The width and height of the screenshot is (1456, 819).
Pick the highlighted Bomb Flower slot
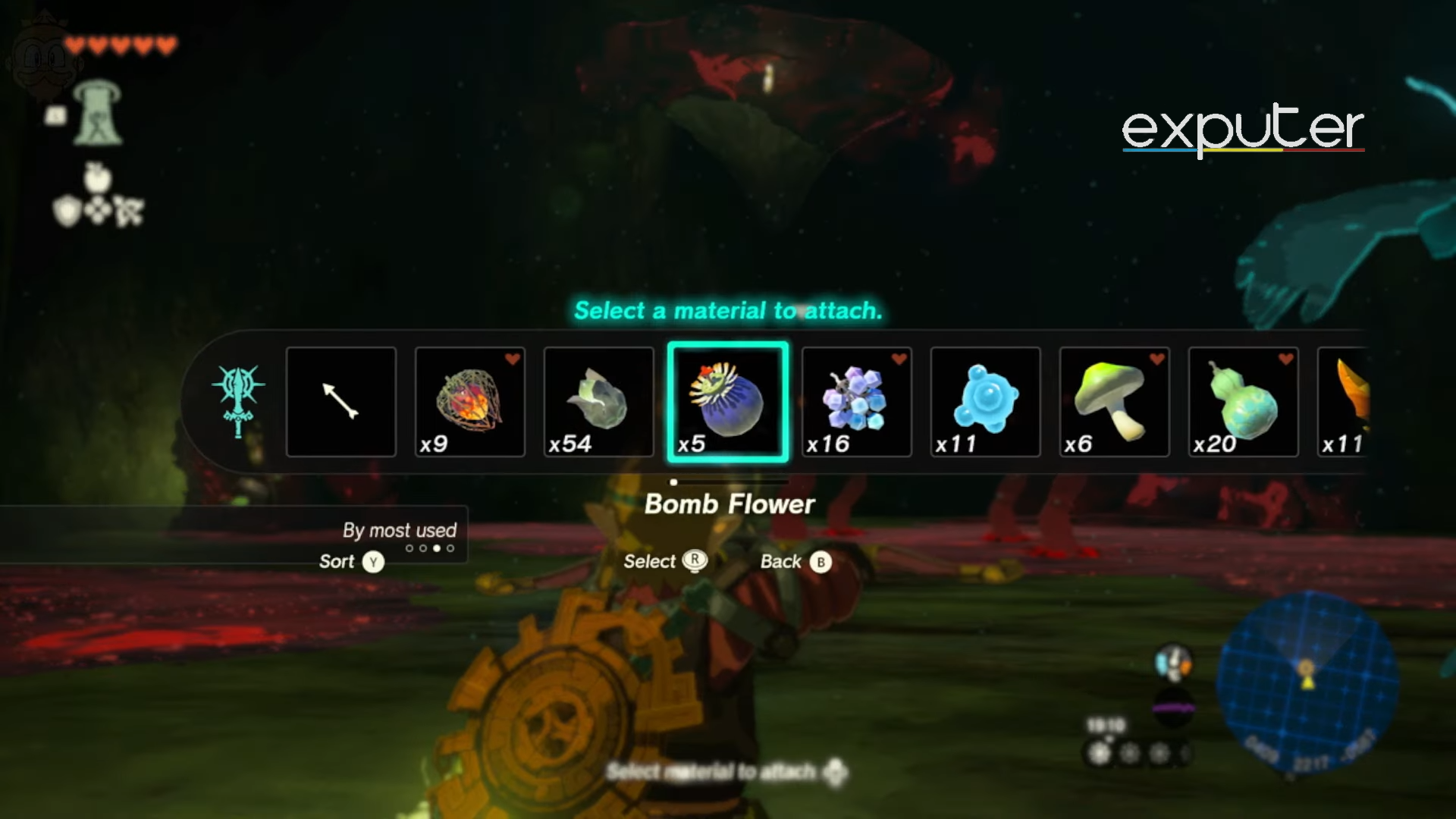pos(728,402)
